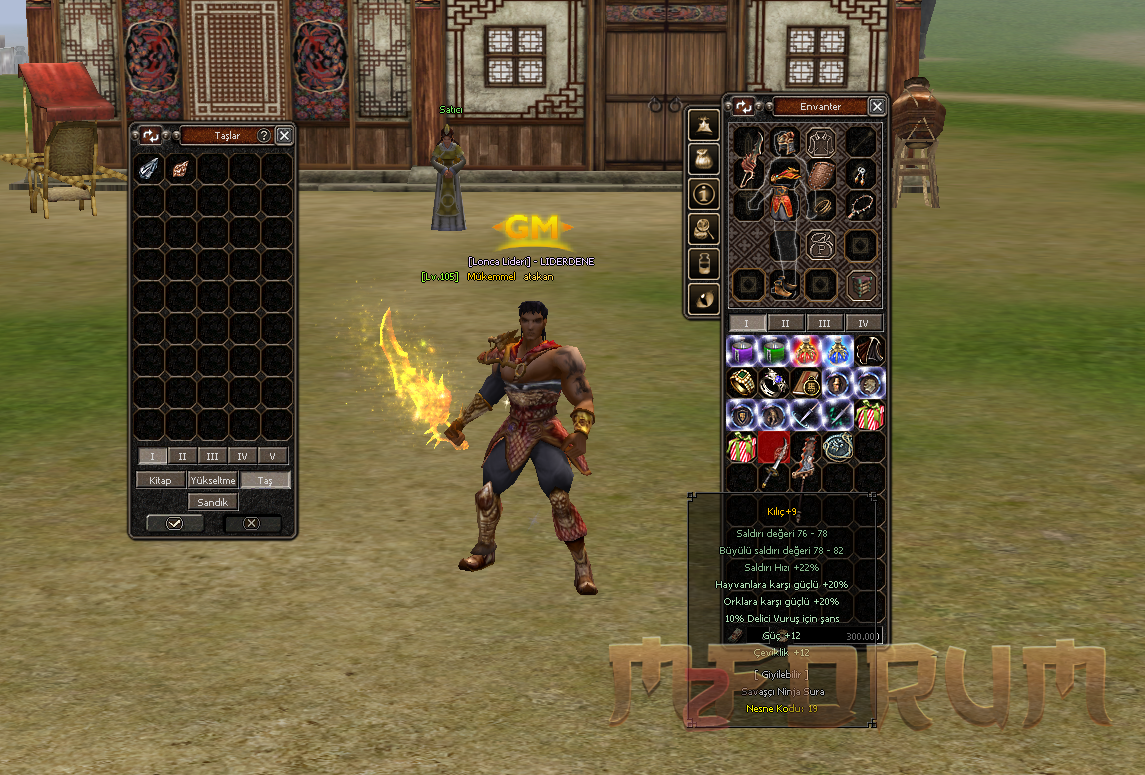This screenshot has width=1145, height=775.
Task: Open the Taşlar help question mark
Action: [264, 135]
